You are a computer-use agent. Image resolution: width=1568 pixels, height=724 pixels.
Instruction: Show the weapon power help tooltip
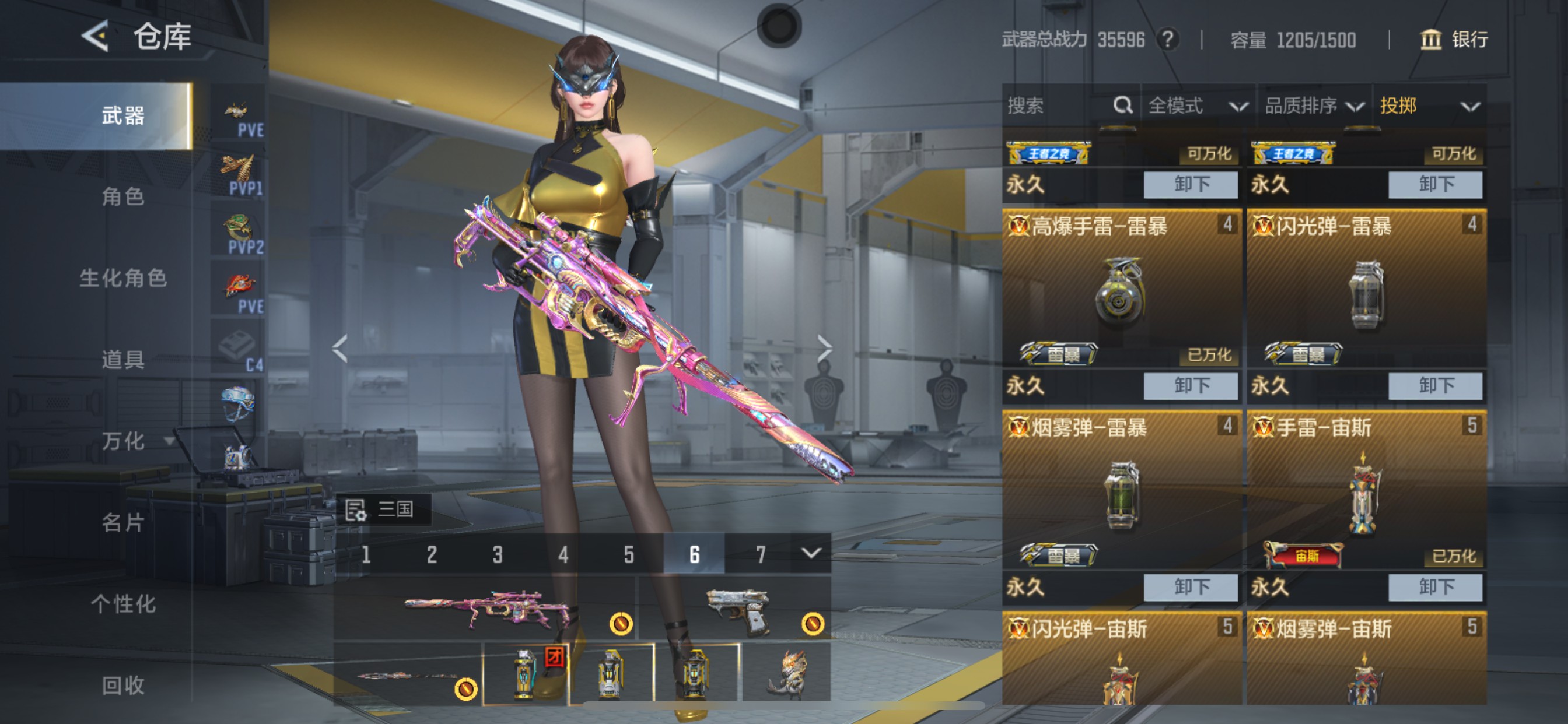pos(1167,40)
